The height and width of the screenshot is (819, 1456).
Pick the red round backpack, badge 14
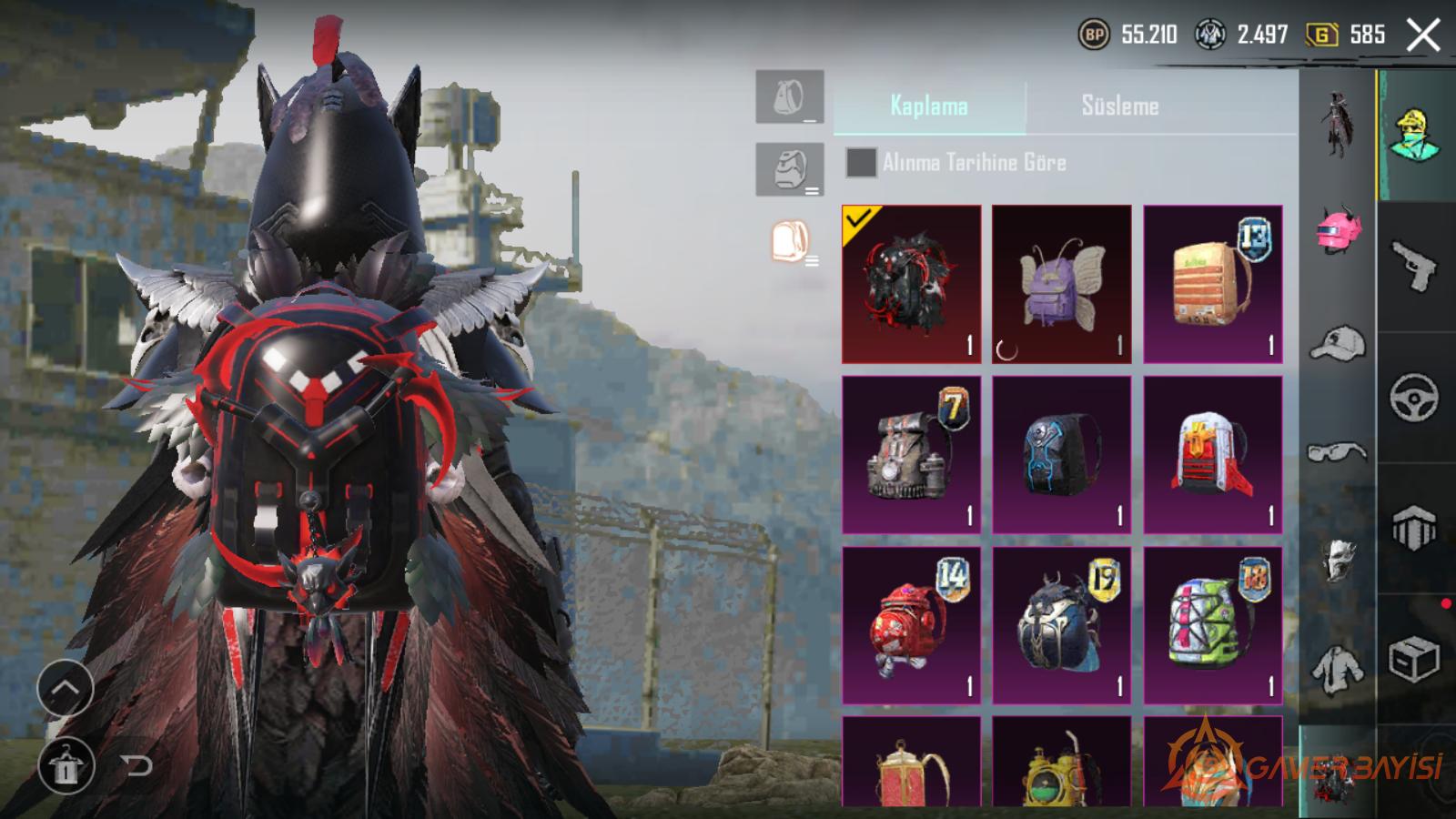tap(911, 625)
